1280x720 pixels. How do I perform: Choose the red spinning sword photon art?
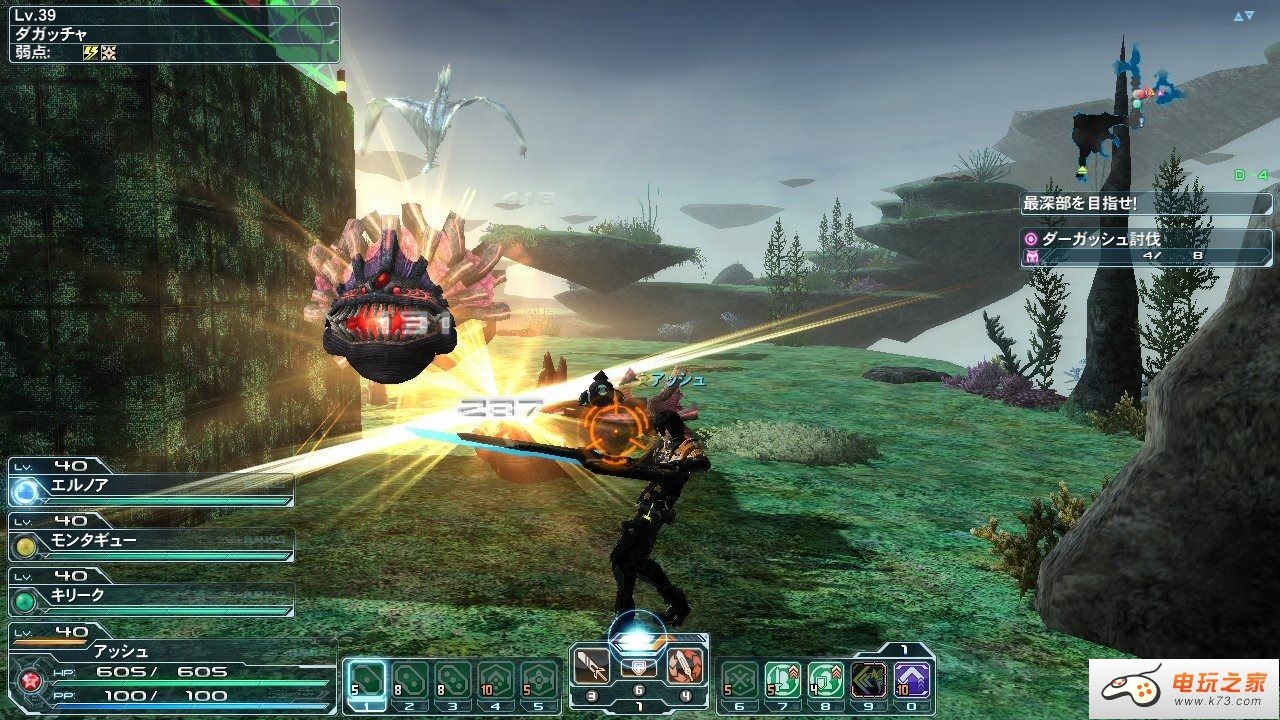coord(685,664)
